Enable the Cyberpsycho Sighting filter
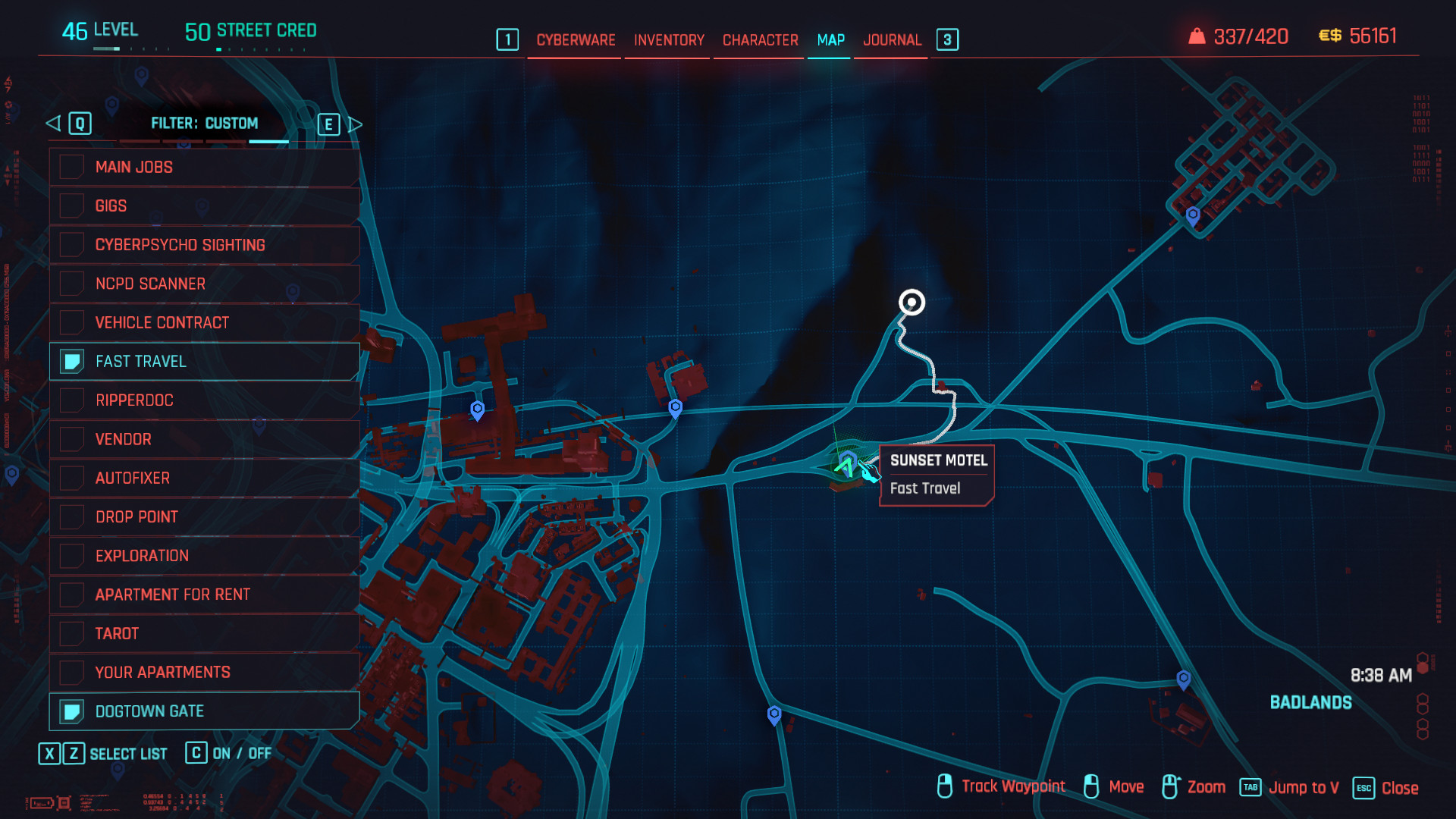Image resolution: width=1456 pixels, height=819 pixels. (71, 244)
